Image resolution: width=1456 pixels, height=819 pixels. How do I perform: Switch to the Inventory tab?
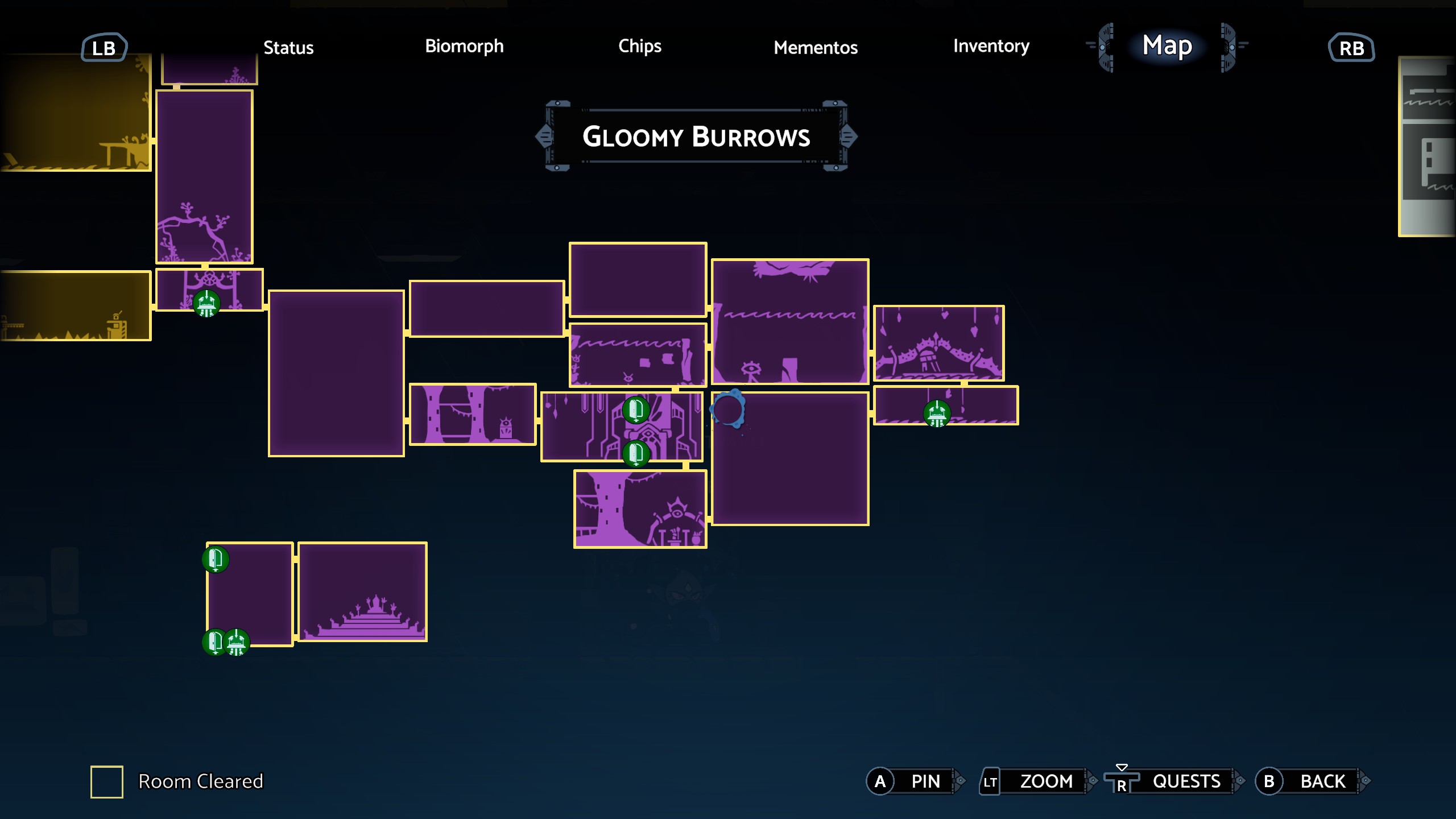991,47
